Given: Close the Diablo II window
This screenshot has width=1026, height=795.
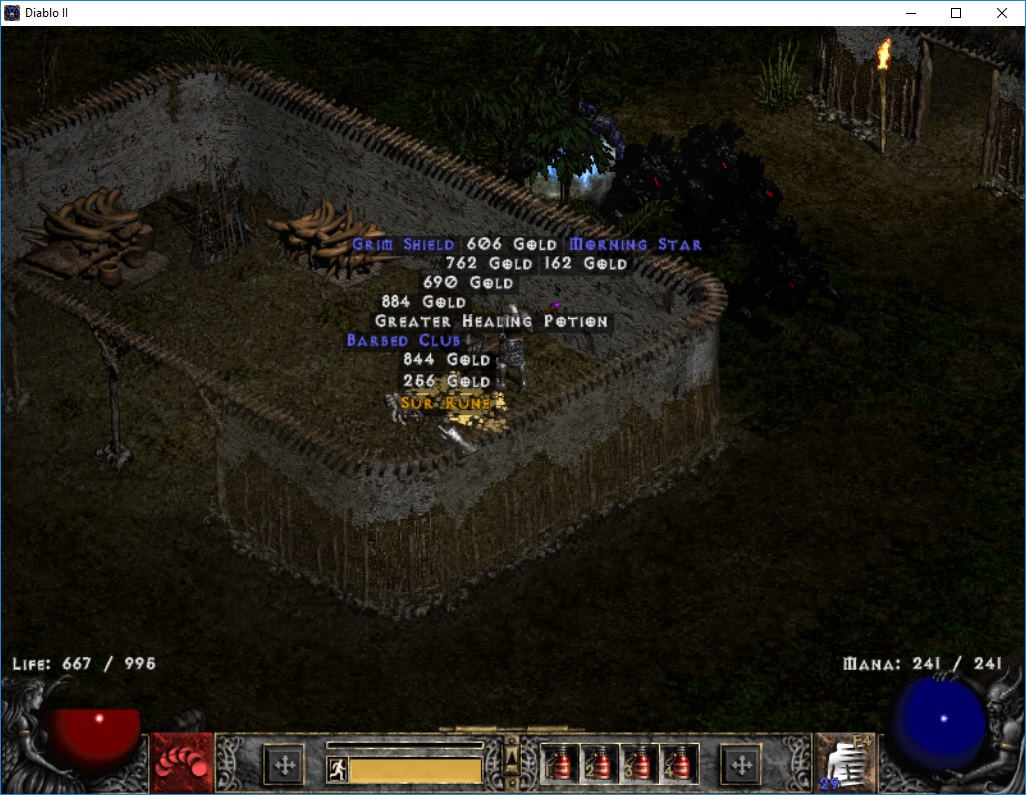Looking at the screenshot, I should 1002,13.
